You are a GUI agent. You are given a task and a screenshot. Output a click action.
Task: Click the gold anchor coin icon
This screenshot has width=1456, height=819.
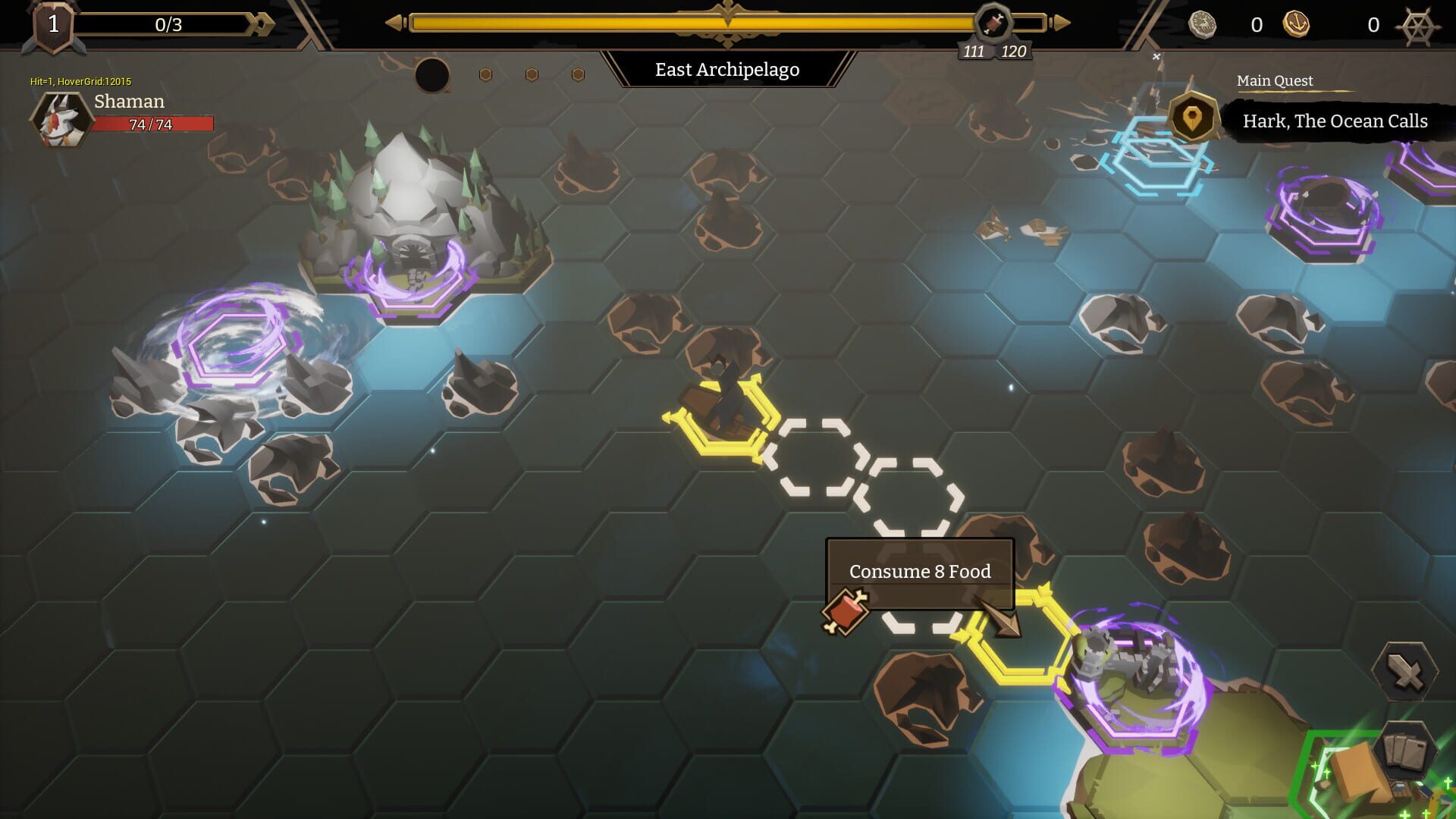[x=1296, y=24]
